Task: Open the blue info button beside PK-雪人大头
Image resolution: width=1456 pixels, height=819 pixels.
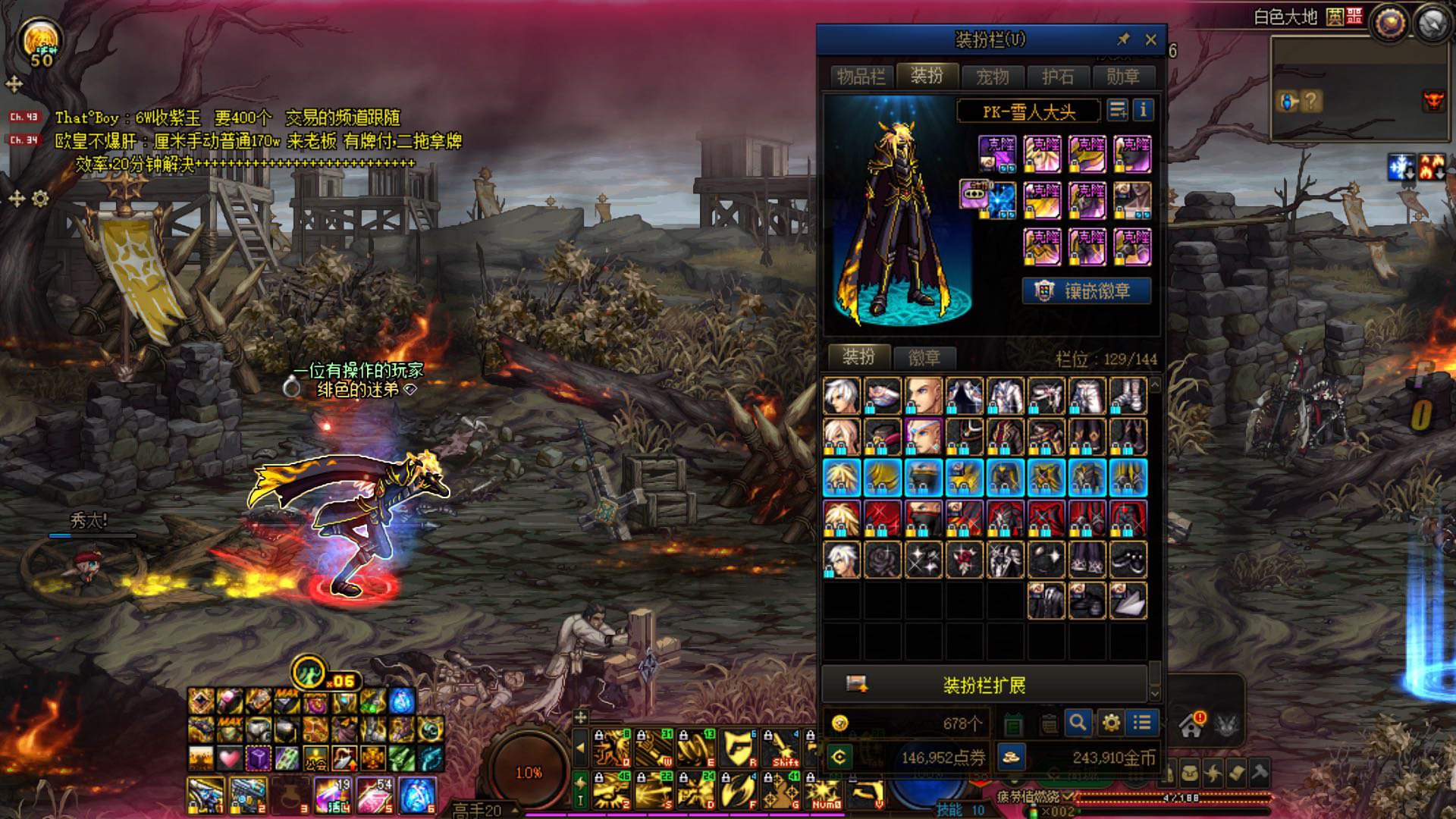Action: [1143, 111]
